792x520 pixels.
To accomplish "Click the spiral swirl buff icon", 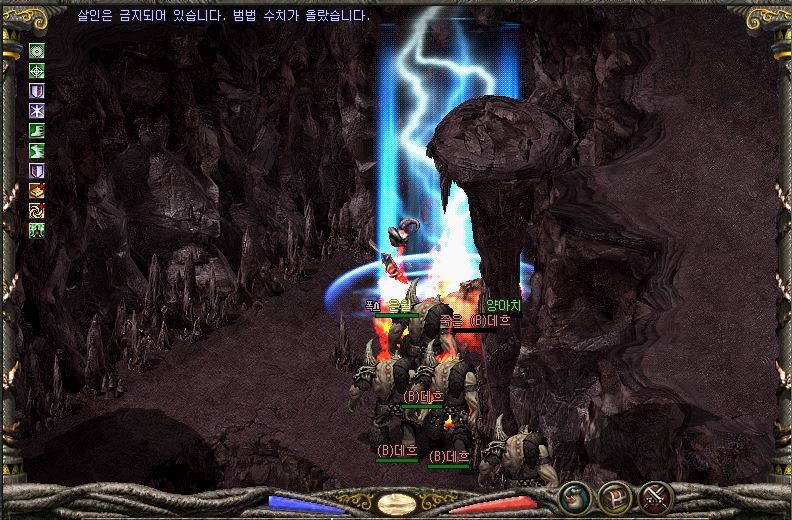I will [37, 210].
